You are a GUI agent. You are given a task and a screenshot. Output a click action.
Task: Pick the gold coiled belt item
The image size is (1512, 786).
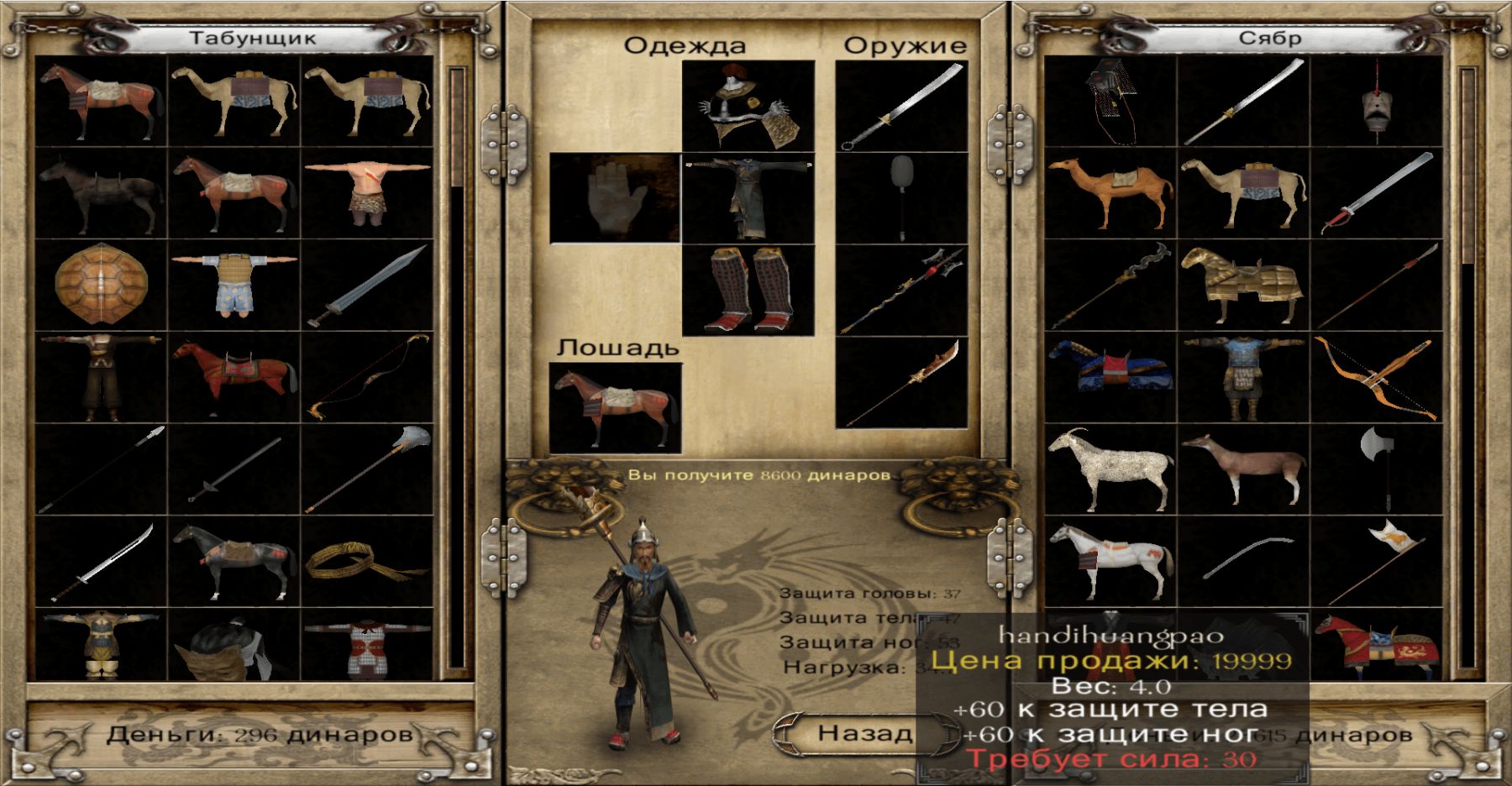tap(366, 561)
